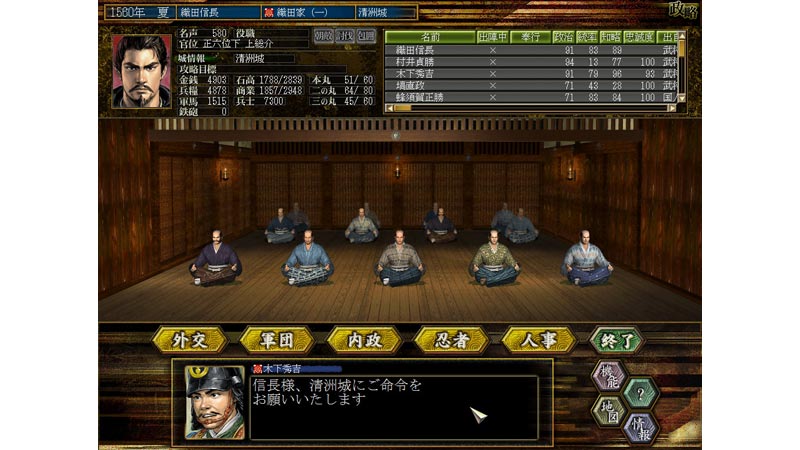
Task: Open the 軍団 army corps menu
Action: click(x=277, y=340)
